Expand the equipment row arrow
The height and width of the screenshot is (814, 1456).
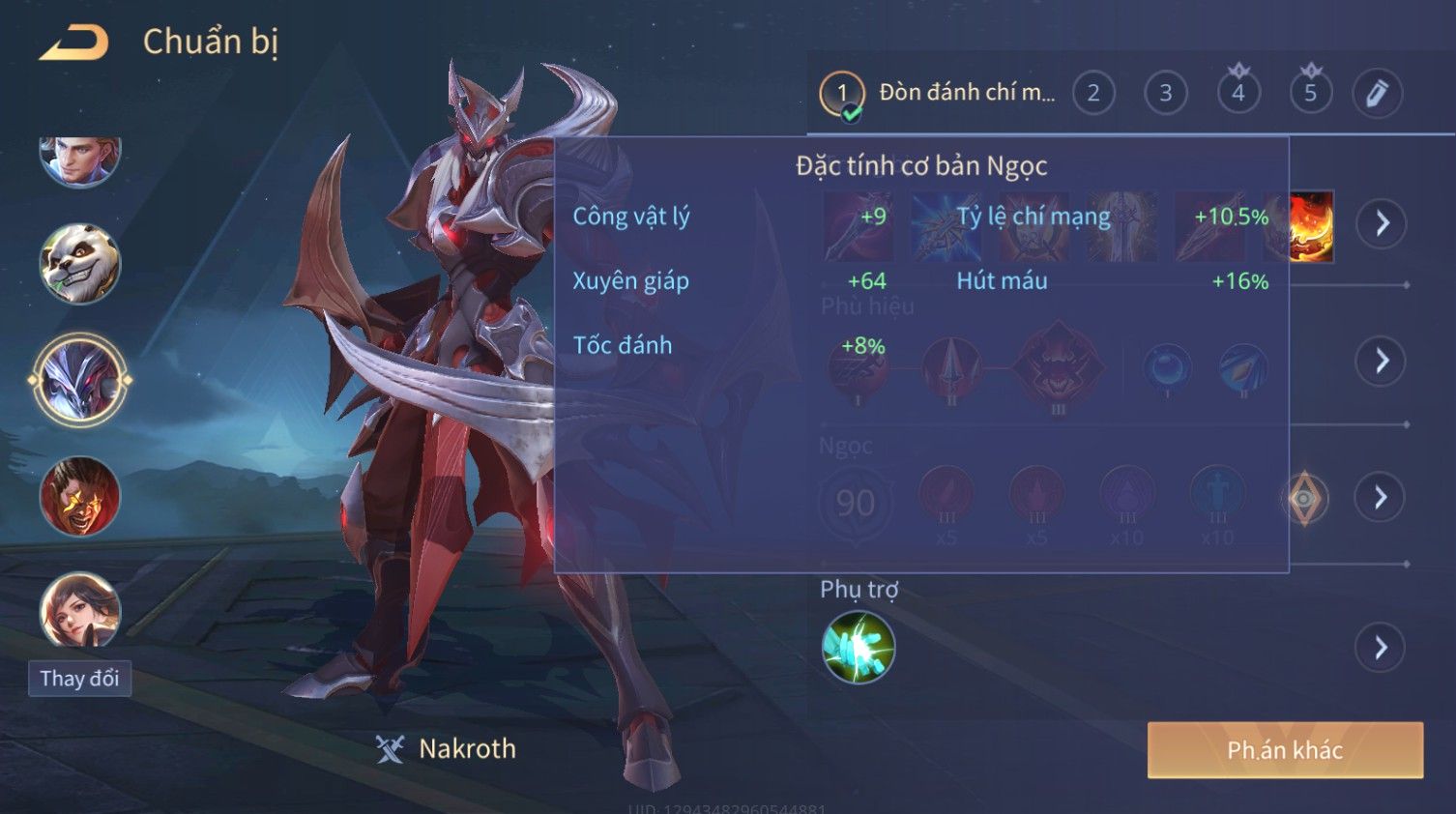tap(1382, 223)
